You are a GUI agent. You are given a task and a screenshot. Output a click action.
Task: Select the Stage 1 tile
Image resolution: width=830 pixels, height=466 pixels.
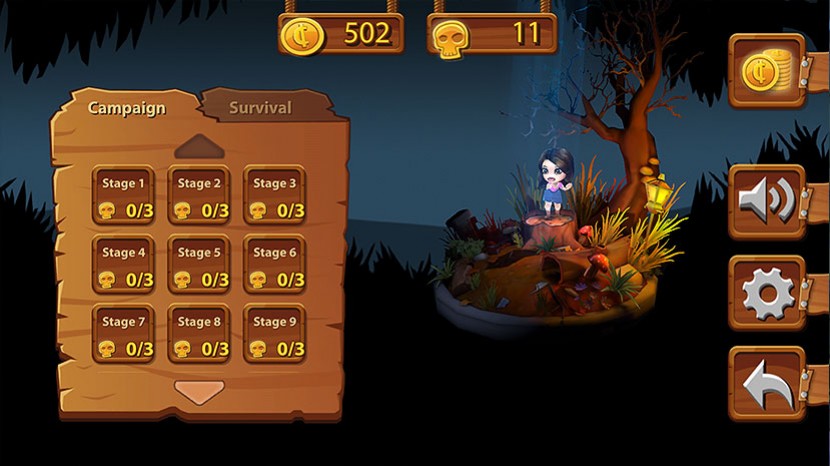coord(124,195)
